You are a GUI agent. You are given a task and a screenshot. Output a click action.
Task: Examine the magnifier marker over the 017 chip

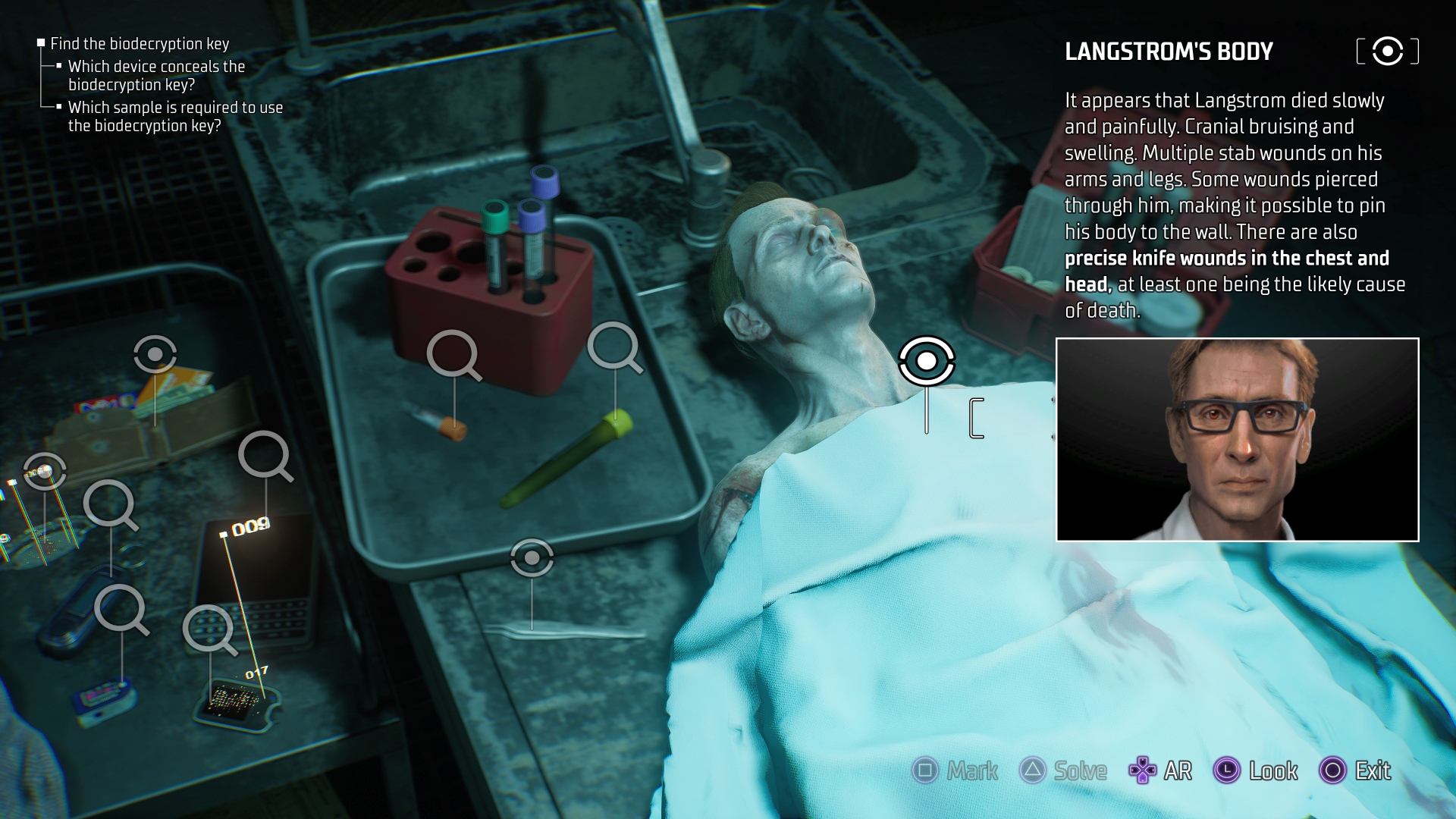208,628
